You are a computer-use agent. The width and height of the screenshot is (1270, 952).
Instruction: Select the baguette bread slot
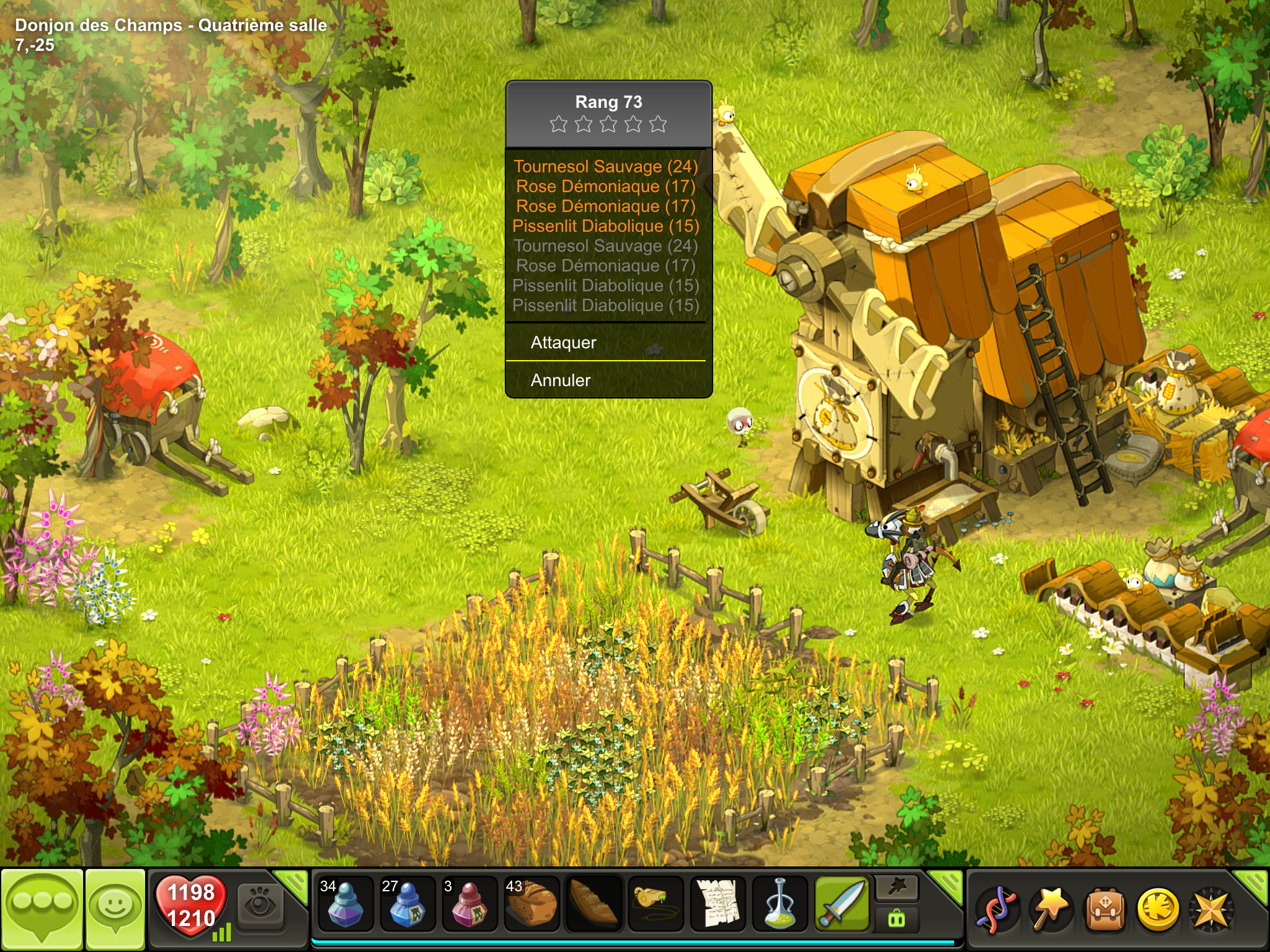pos(593,904)
